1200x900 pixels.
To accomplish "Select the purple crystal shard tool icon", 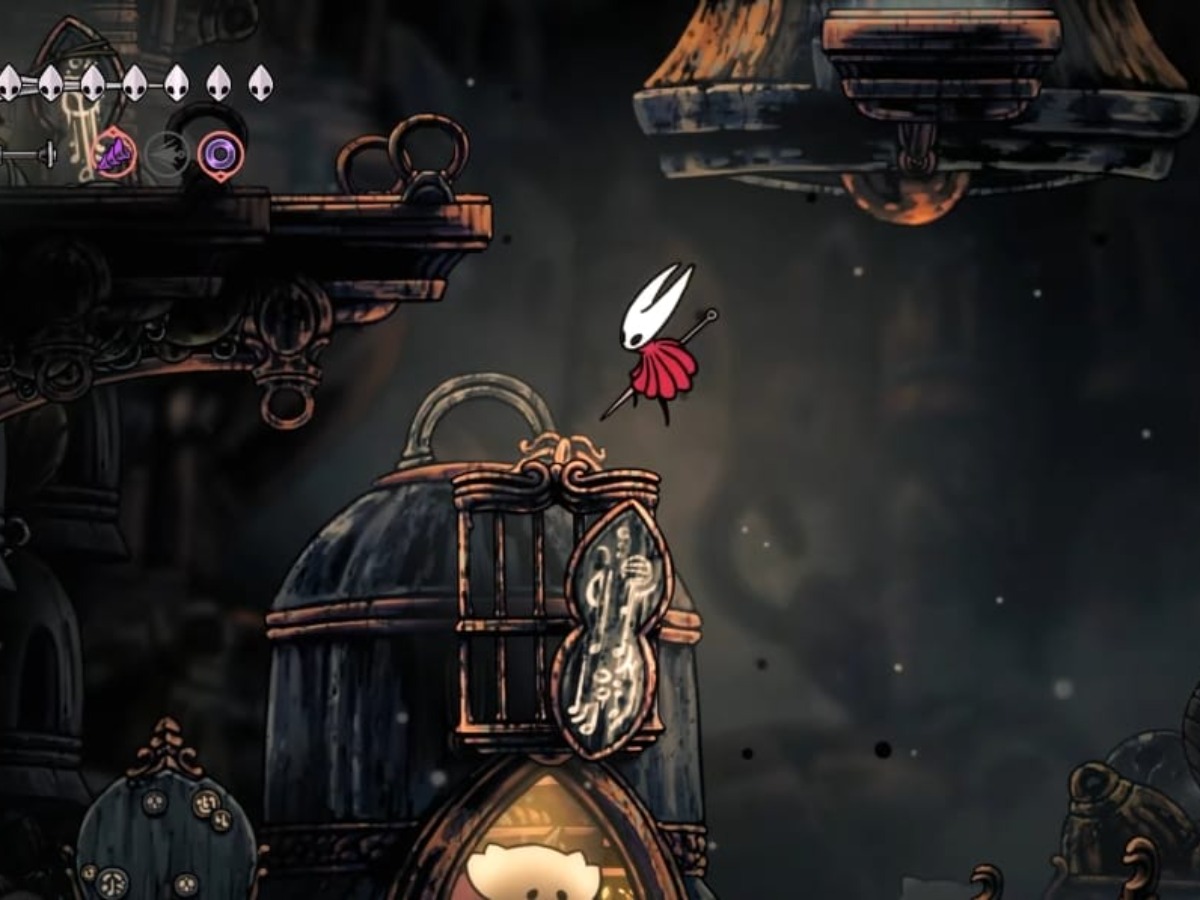I will [116, 155].
